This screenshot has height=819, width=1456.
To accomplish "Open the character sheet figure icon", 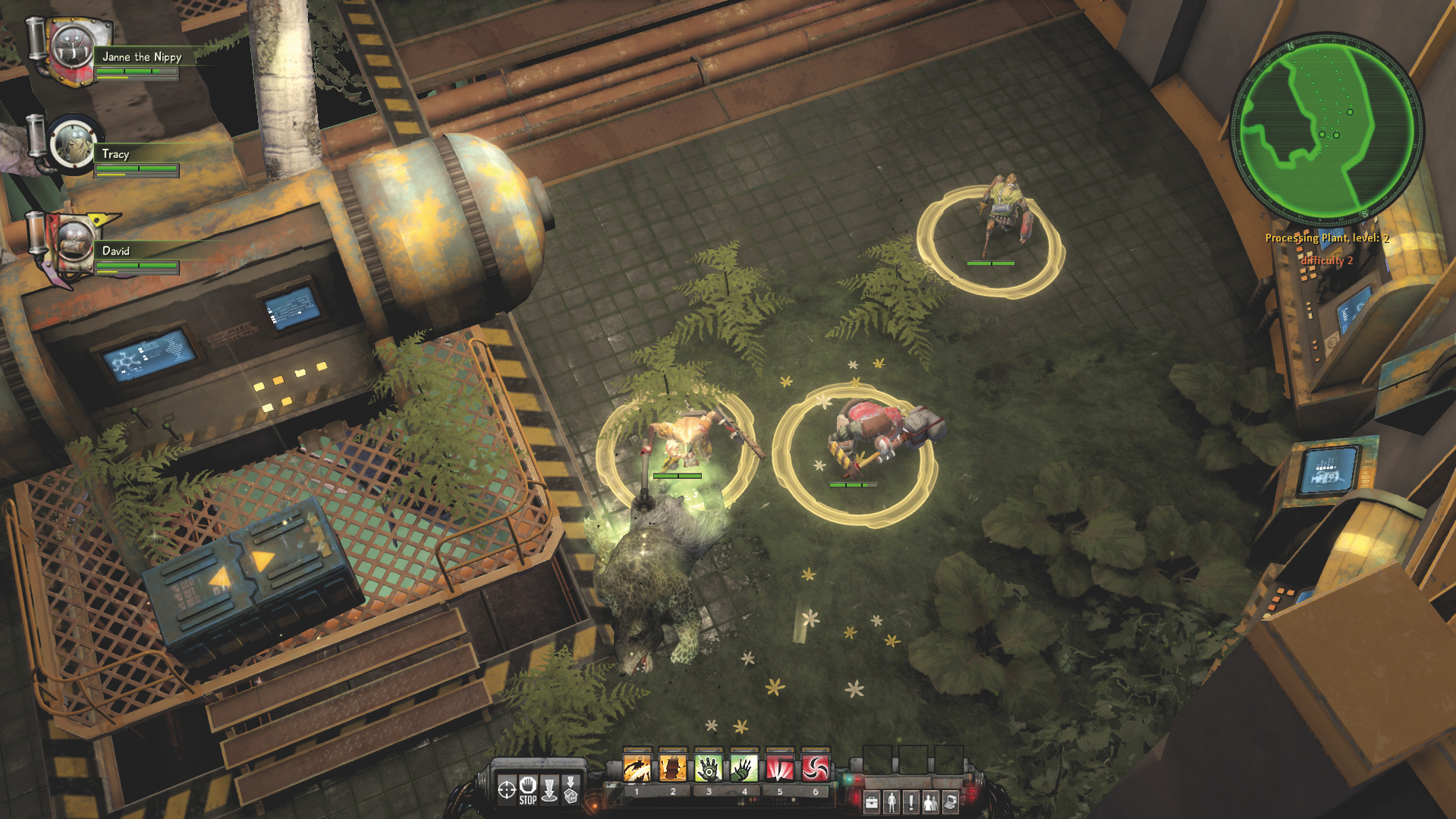I will point(892,802).
